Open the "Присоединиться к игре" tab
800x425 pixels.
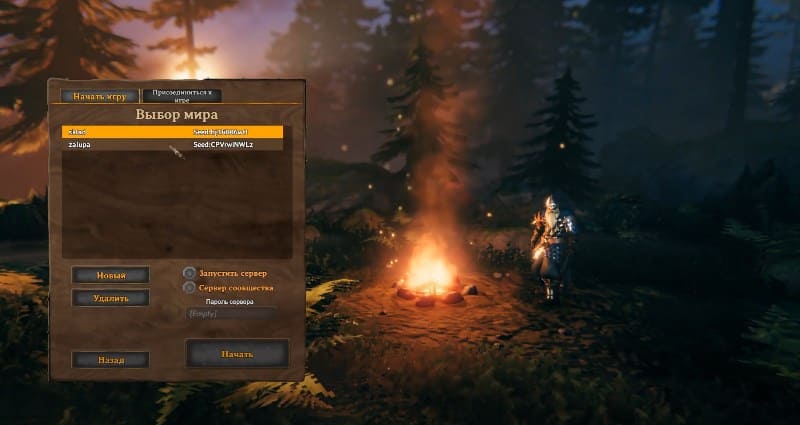pyautogui.click(x=181, y=96)
